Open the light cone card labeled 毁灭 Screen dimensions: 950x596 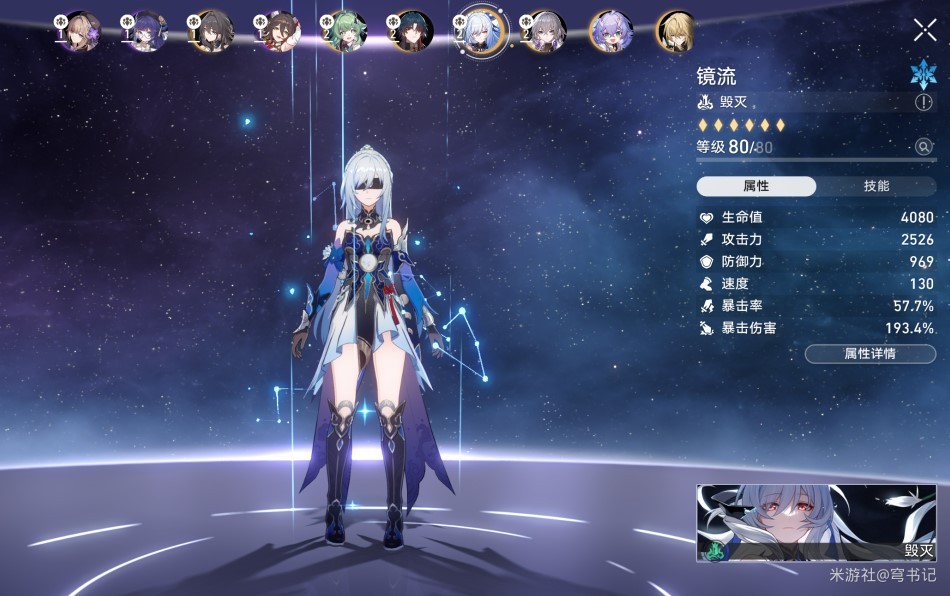tap(816, 523)
